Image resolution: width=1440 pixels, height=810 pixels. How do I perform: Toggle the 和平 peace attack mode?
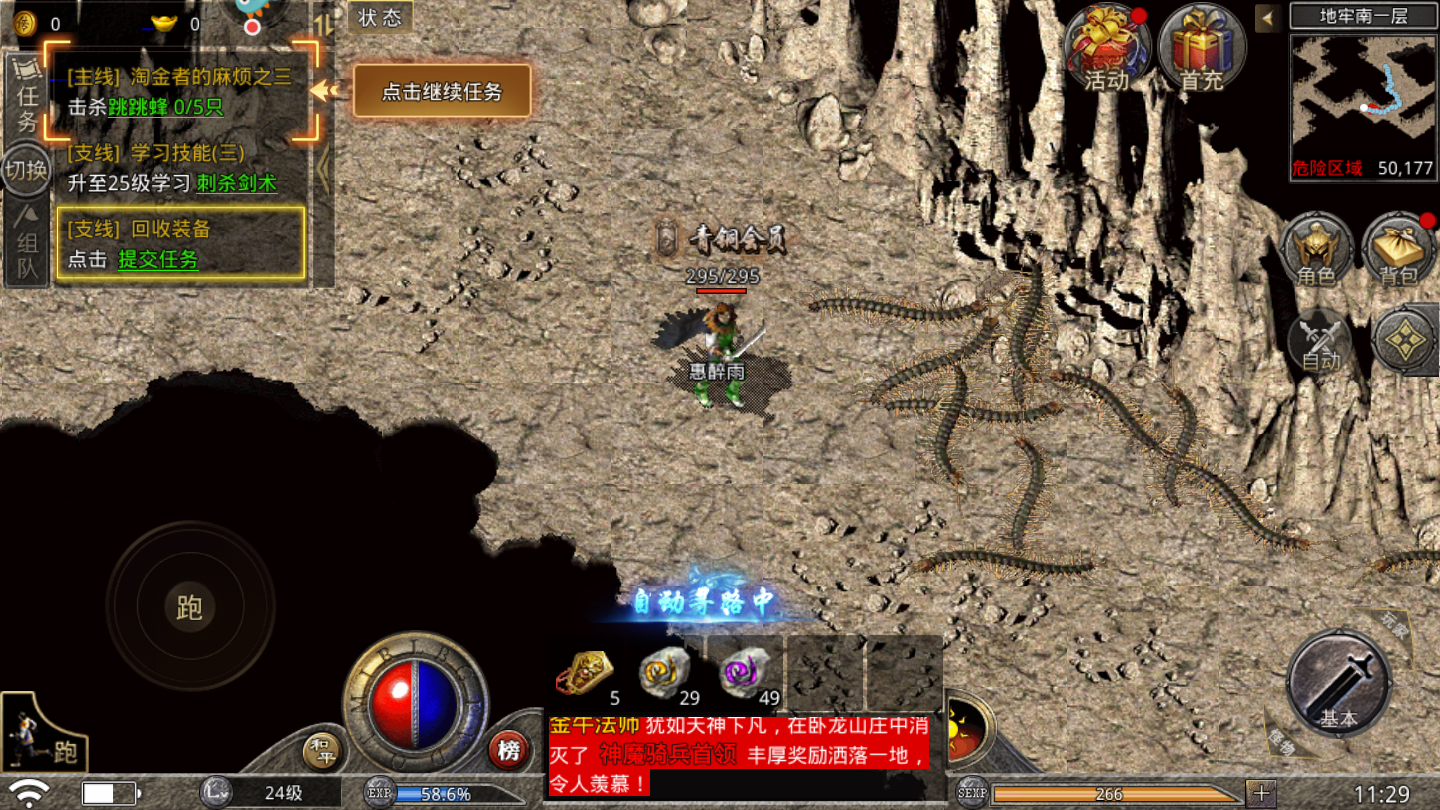click(321, 751)
